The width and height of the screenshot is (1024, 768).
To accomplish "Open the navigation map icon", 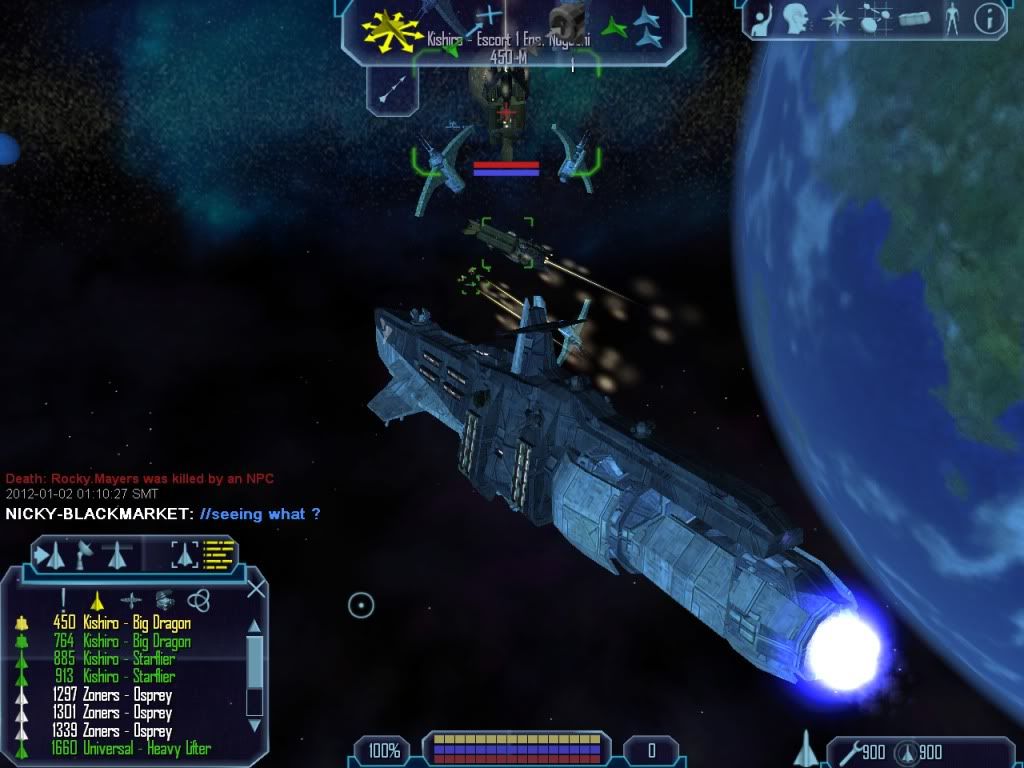I will pos(872,18).
